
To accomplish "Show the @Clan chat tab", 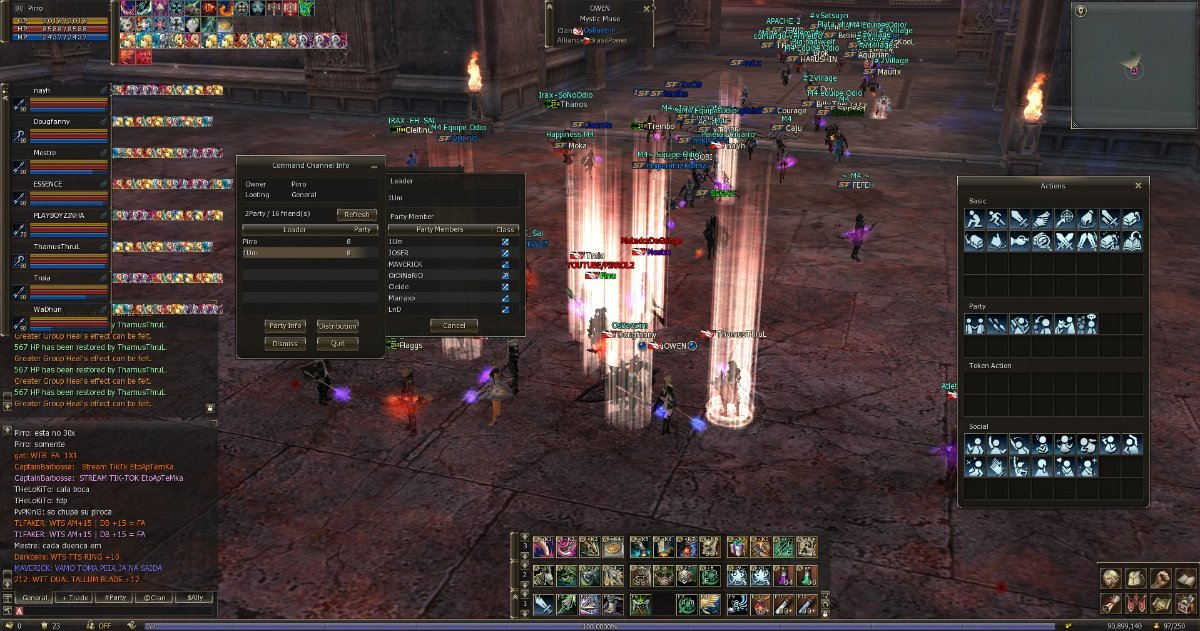I will click(x=155, y=597).
